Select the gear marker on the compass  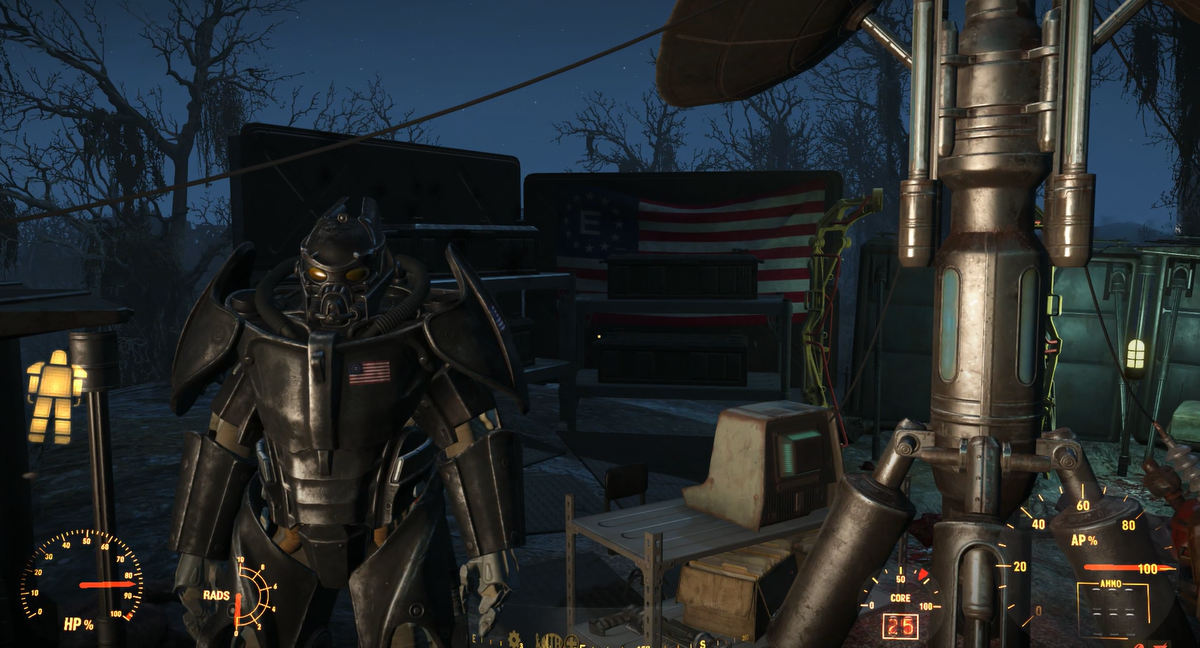[515, 638]
